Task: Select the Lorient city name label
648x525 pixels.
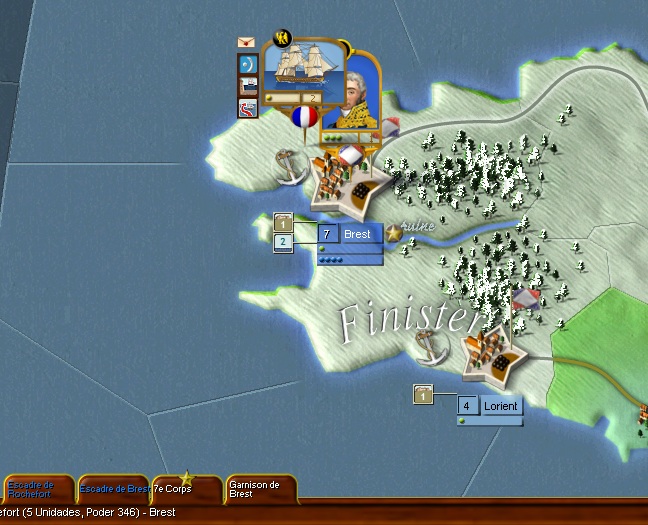Action: [499, 406]
